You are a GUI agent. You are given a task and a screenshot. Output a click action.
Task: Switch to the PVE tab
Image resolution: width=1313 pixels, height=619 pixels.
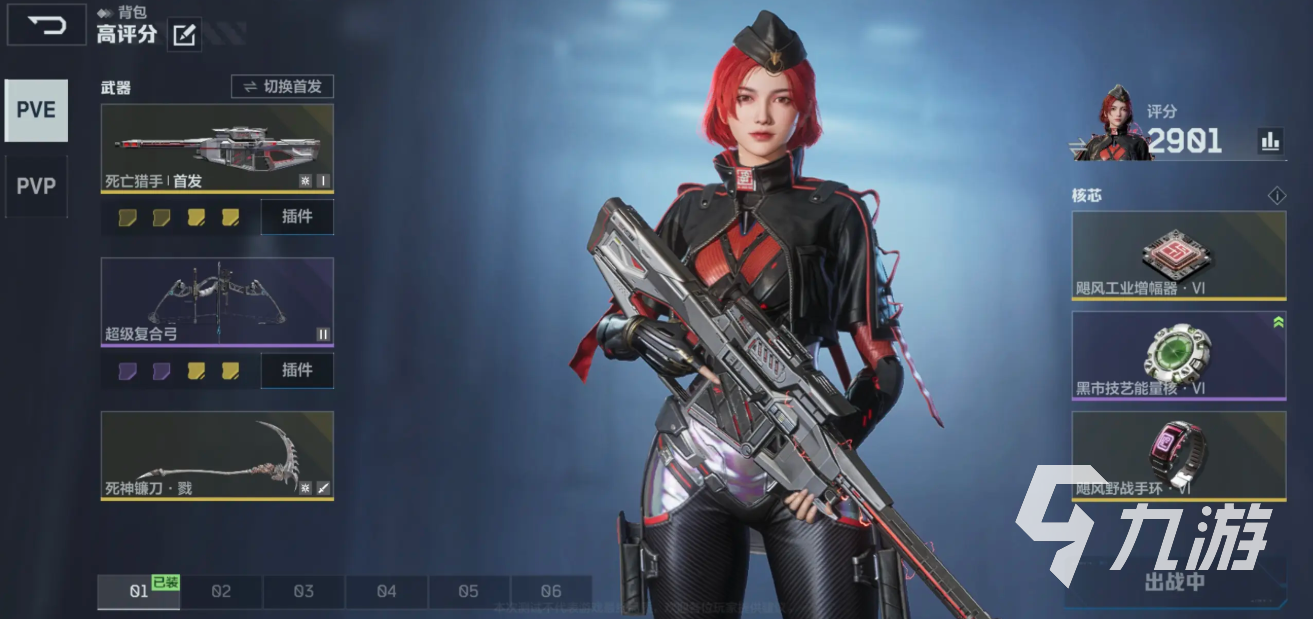(x=36, y=110)
